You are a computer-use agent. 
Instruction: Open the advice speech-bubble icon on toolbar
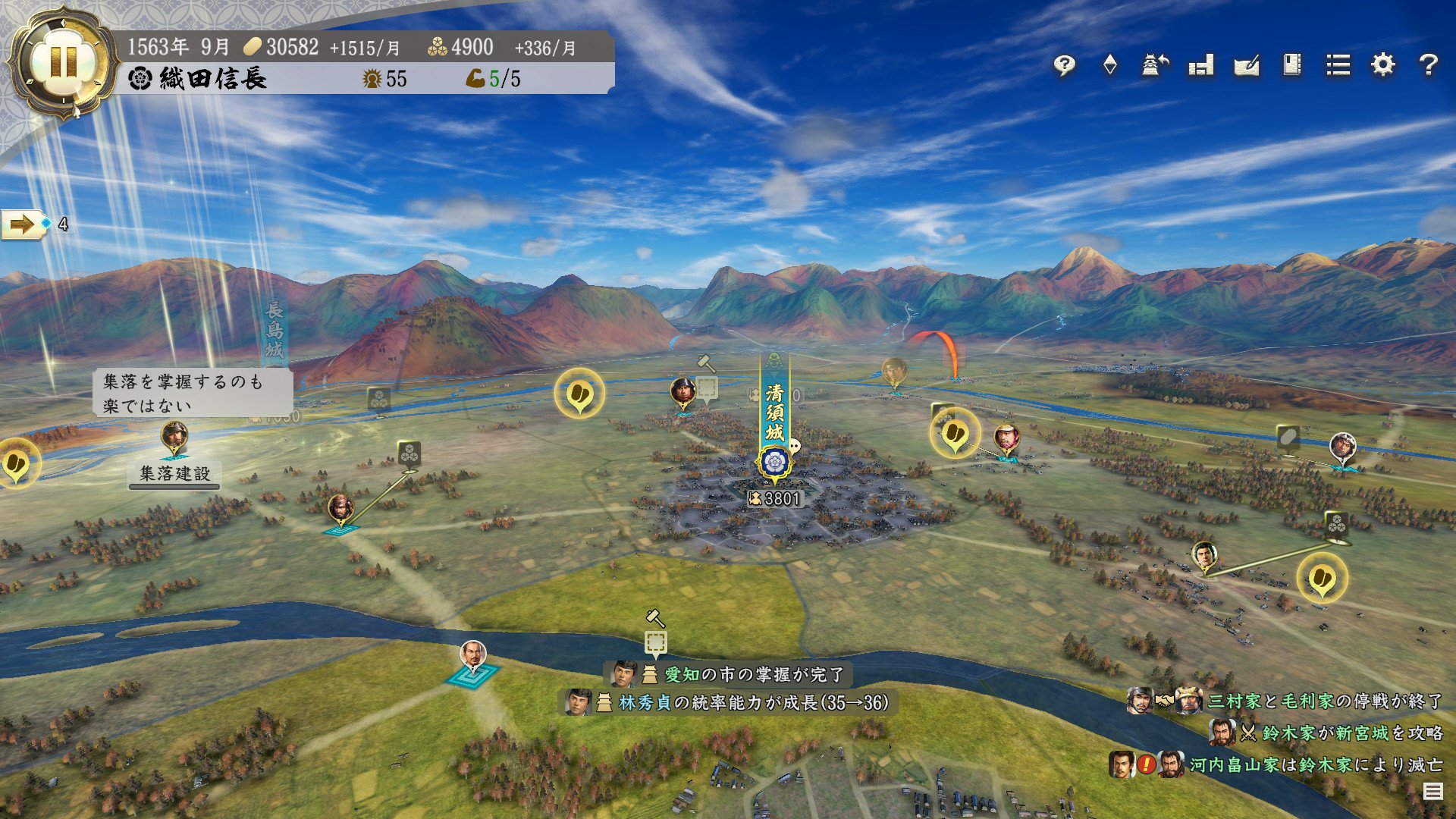point(1064,66)
